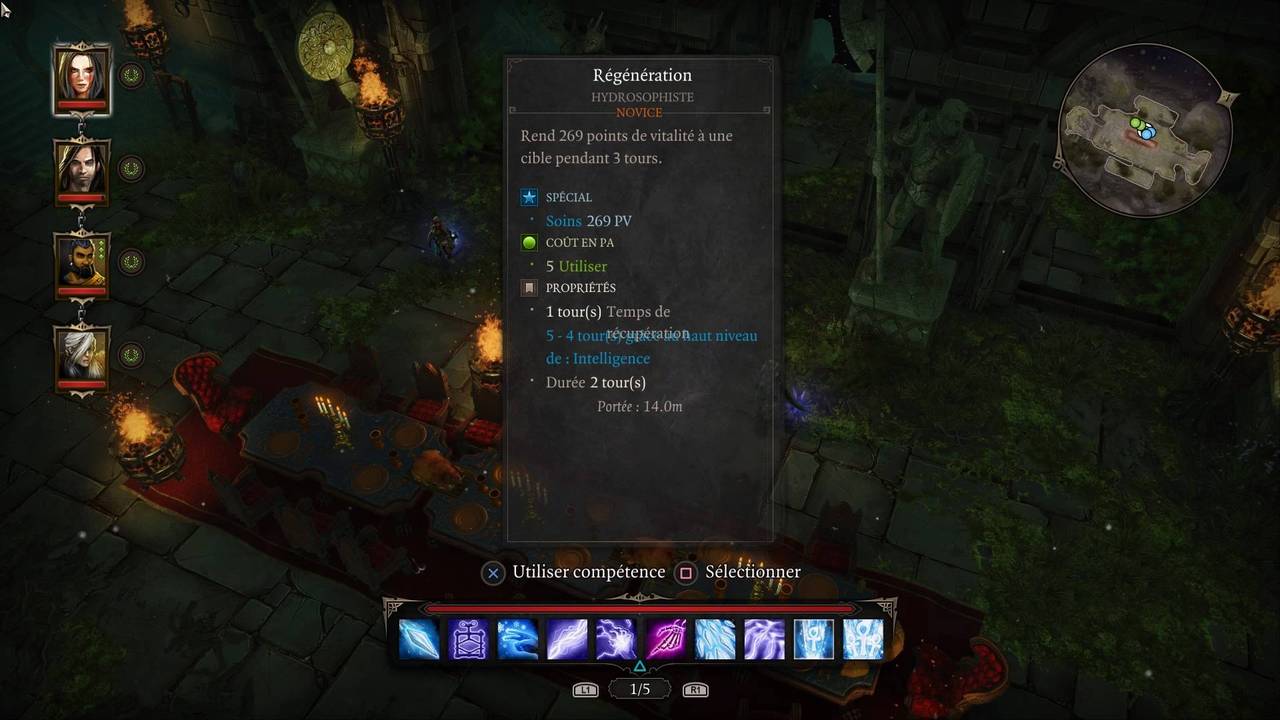1280x720 pixels.
Task: Activate the purple rune trap skill
Action: tap(468, 639)
